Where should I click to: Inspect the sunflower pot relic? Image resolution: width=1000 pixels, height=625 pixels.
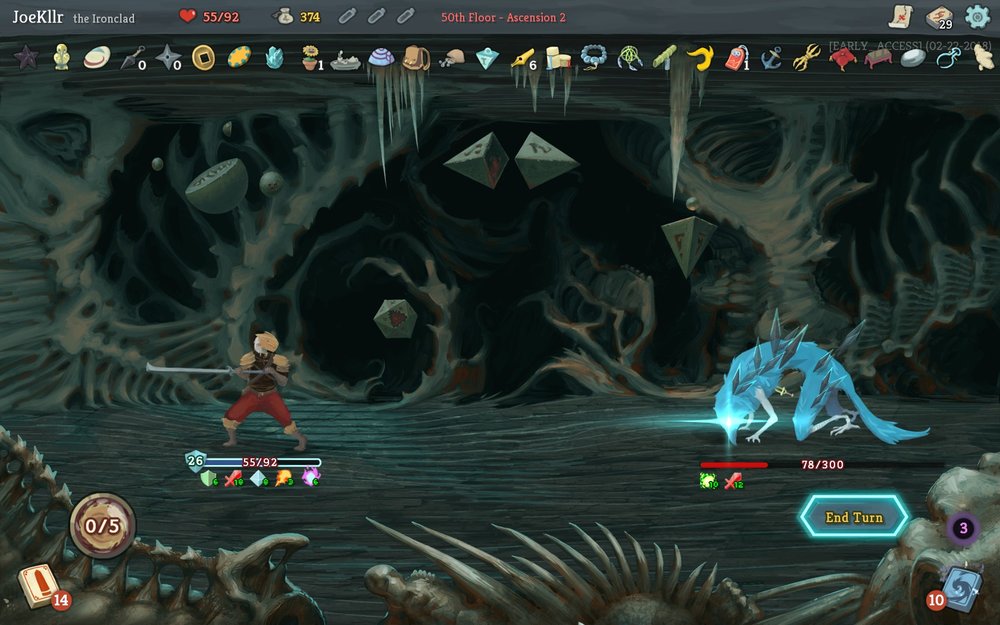[x=311, y=58]
